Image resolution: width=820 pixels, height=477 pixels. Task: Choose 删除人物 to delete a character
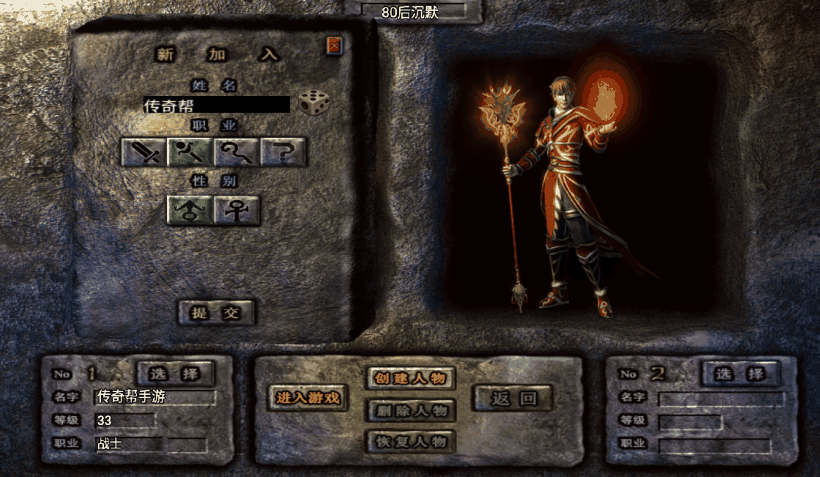411,409
